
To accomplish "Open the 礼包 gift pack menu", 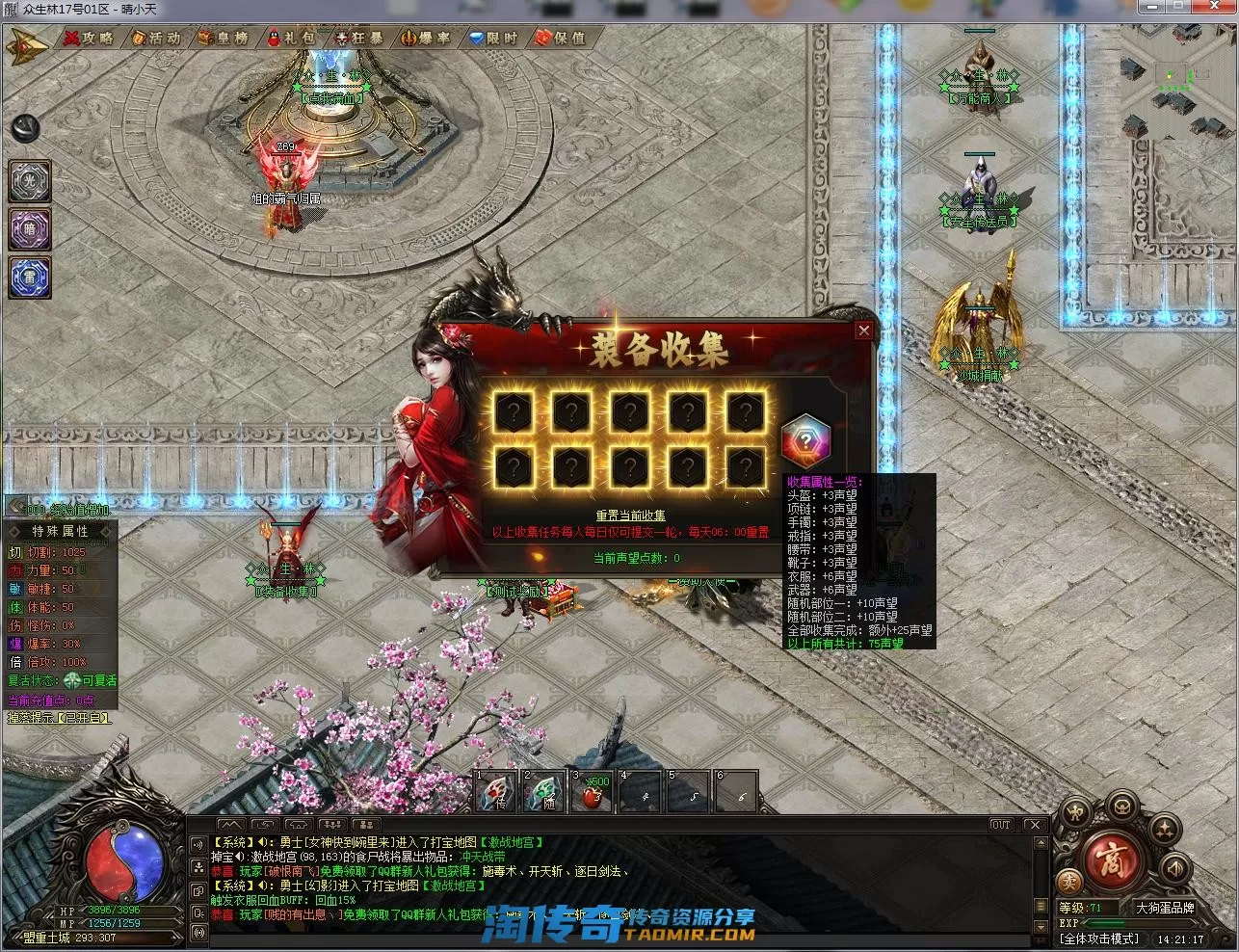I will (x=290, y=38).
